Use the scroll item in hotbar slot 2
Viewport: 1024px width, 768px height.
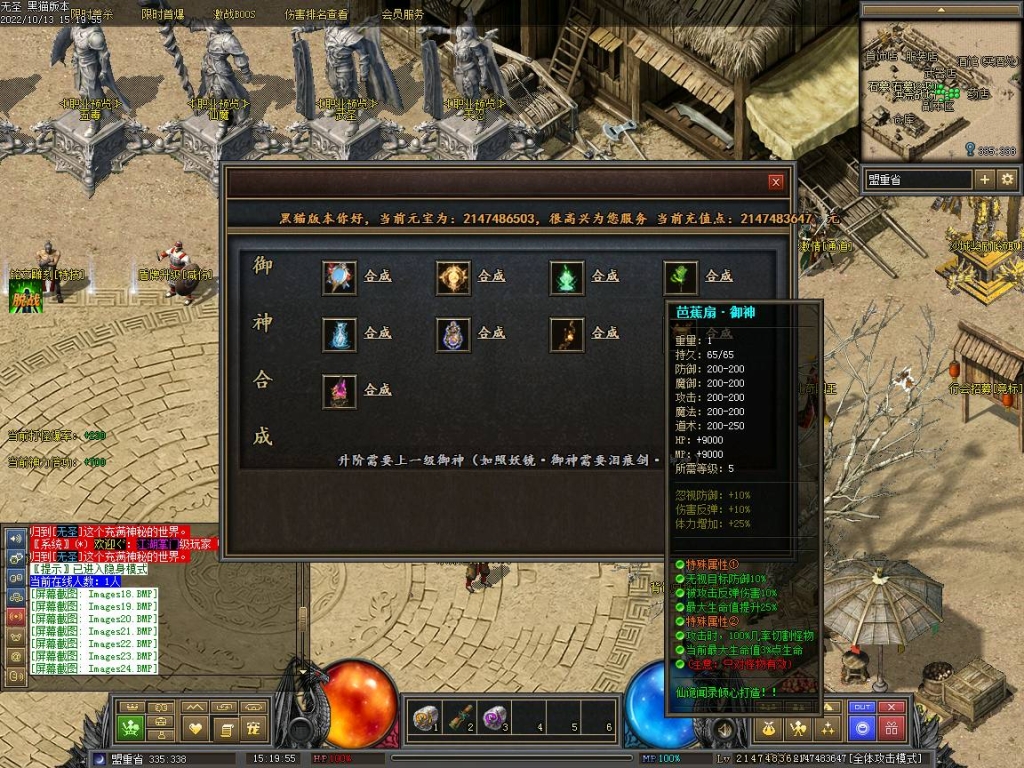click(460, 716)
